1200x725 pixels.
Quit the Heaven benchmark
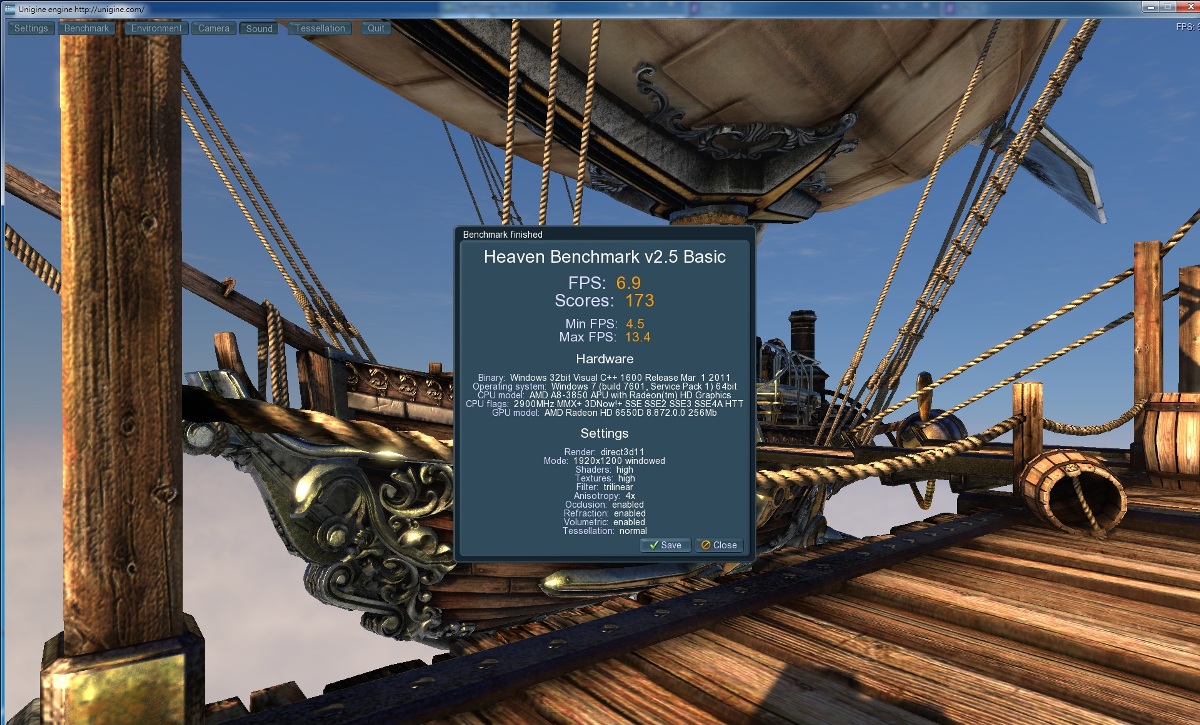click(x=376, y=28)
